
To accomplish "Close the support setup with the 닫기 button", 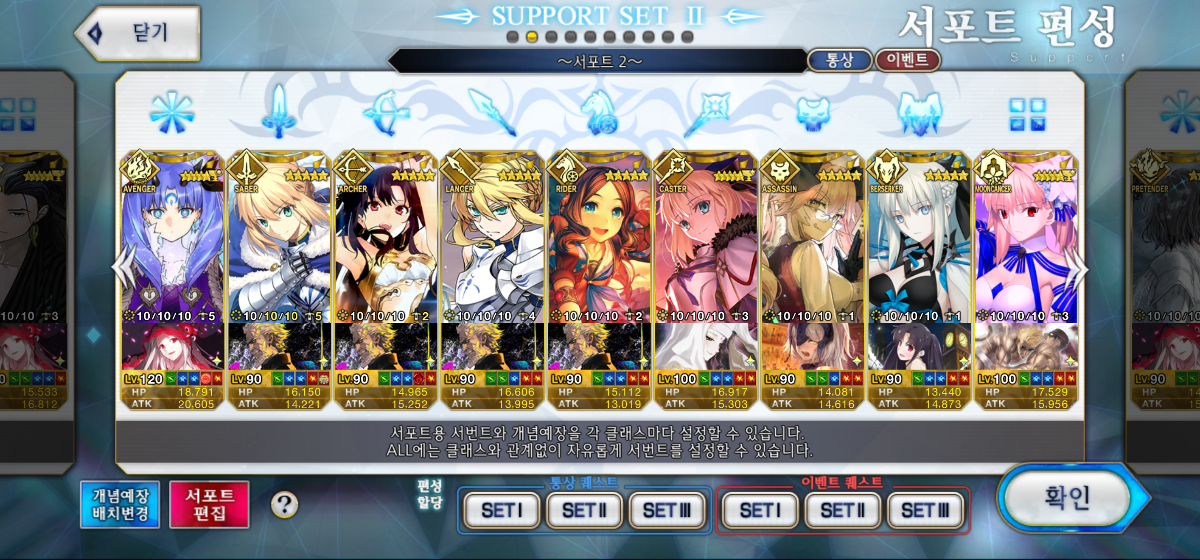I will click(x=138, y=32).
